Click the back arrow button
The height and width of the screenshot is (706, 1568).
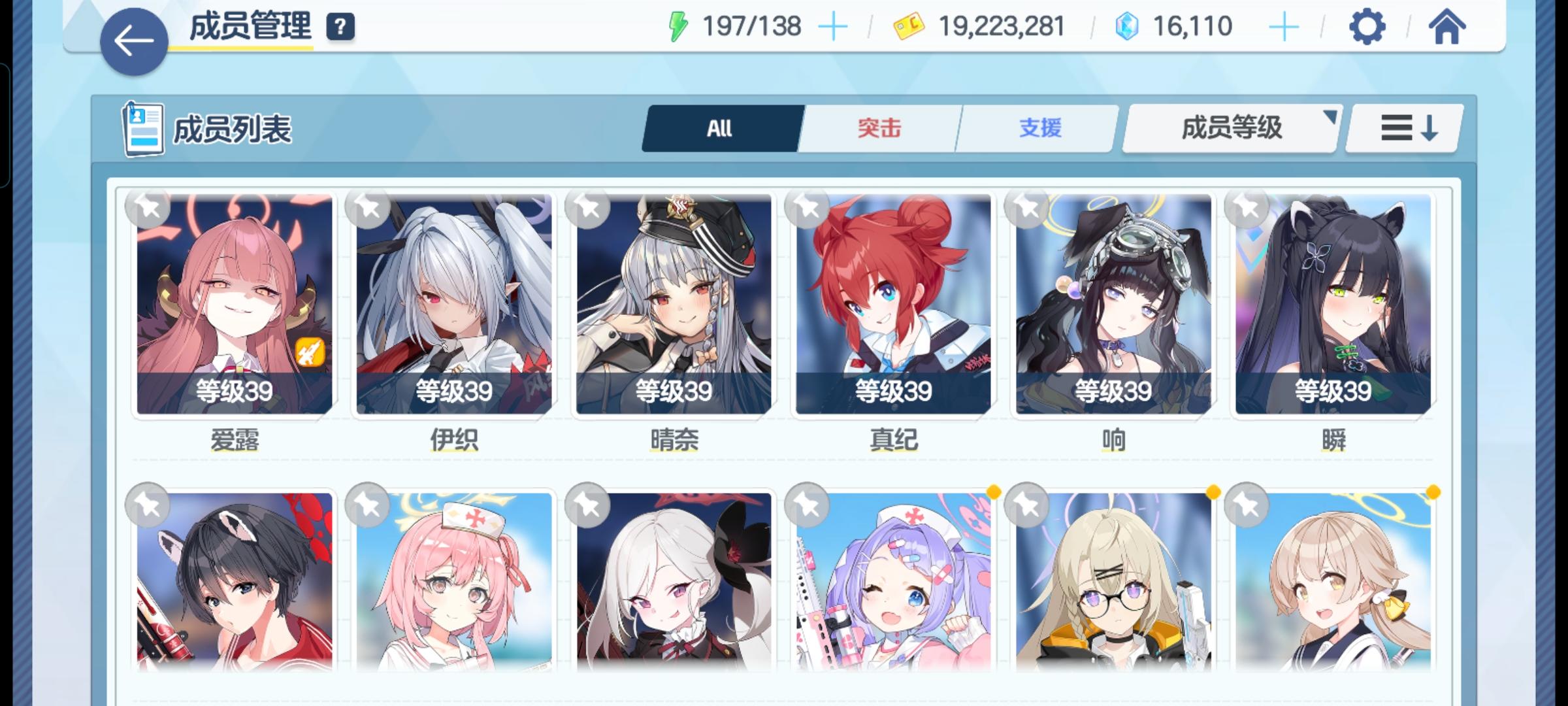tap(133, 40)
